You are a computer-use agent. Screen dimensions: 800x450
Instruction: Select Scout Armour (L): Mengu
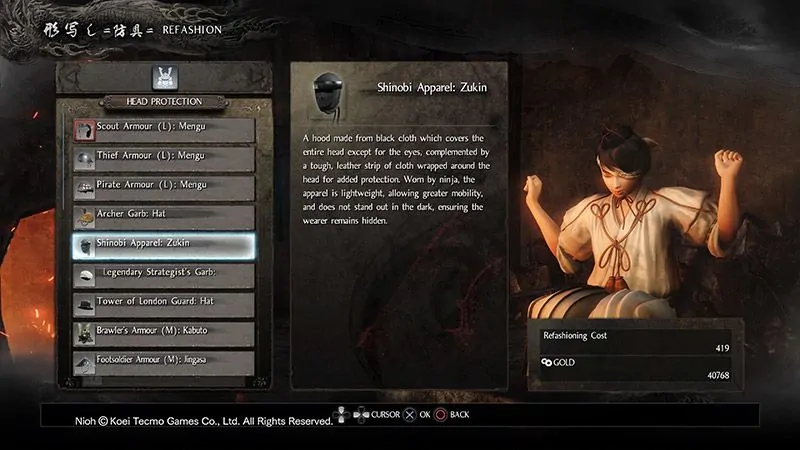163,130
